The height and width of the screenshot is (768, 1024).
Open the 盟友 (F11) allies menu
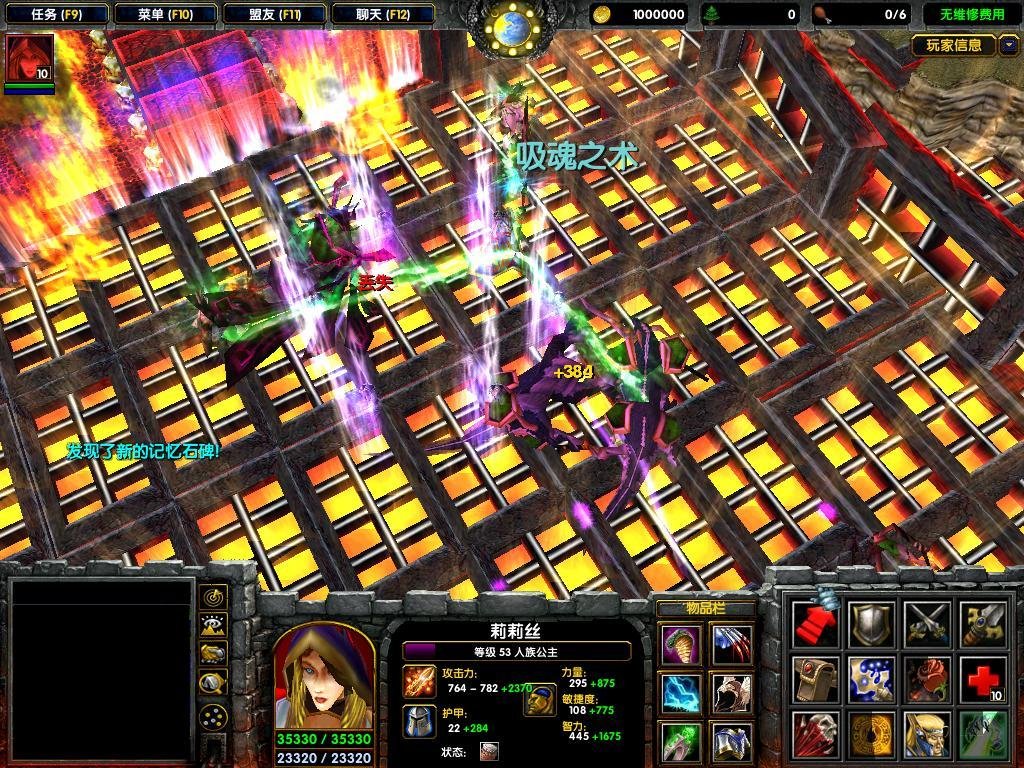[274, 14]
